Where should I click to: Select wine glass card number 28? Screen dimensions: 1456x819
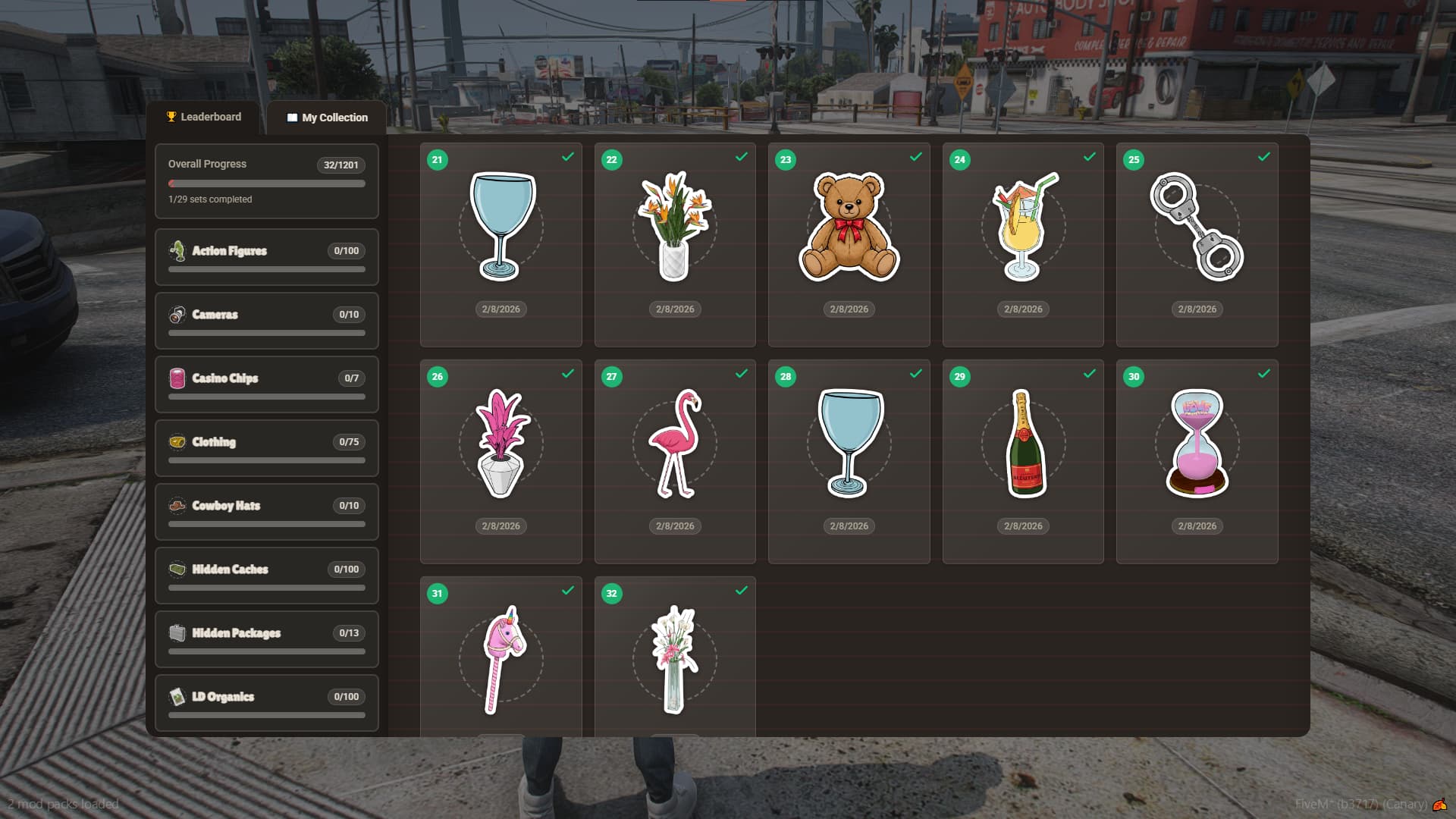pos(849,461)
